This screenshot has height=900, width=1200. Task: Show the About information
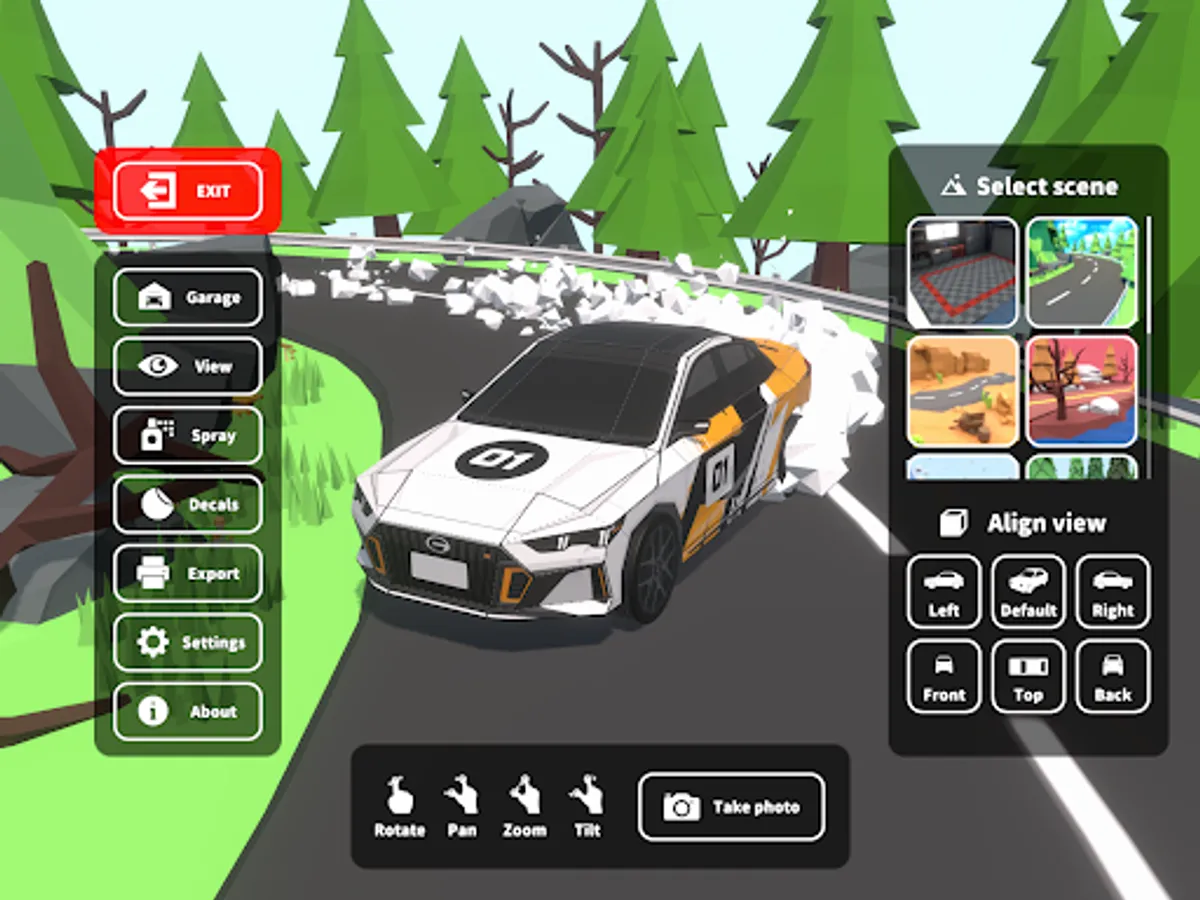(188, 711)
